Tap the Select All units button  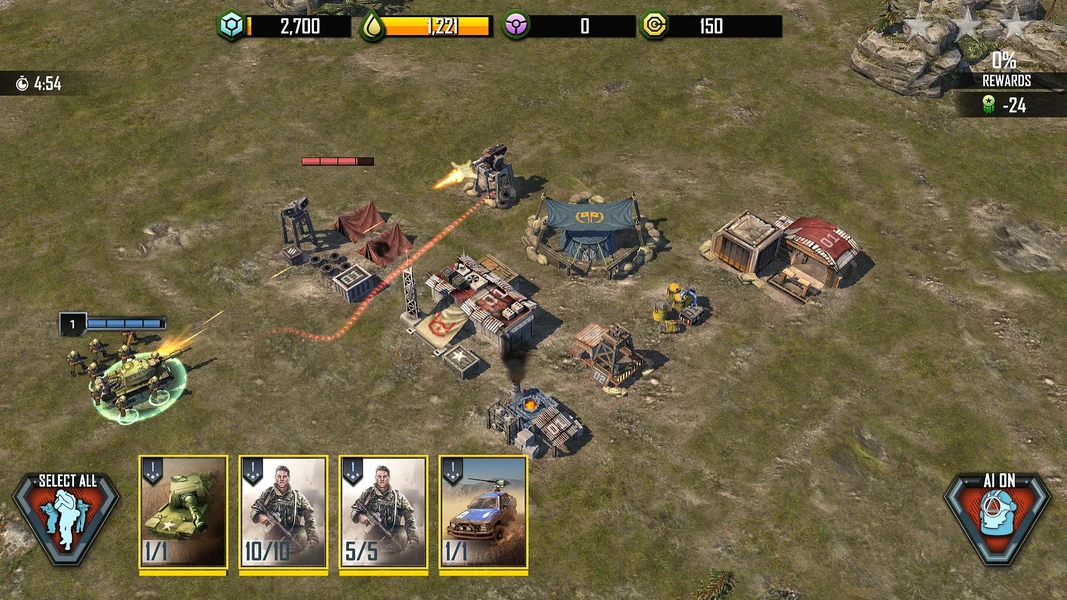[66, 516]
